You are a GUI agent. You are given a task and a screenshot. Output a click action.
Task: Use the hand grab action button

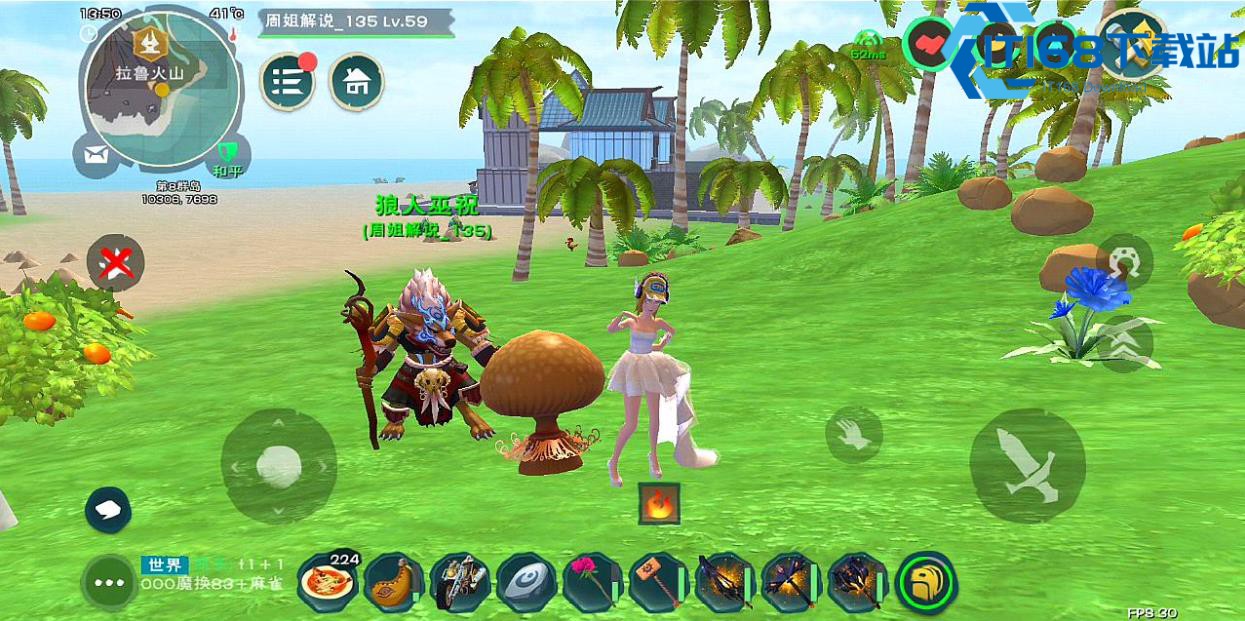(x=853, y=434)
